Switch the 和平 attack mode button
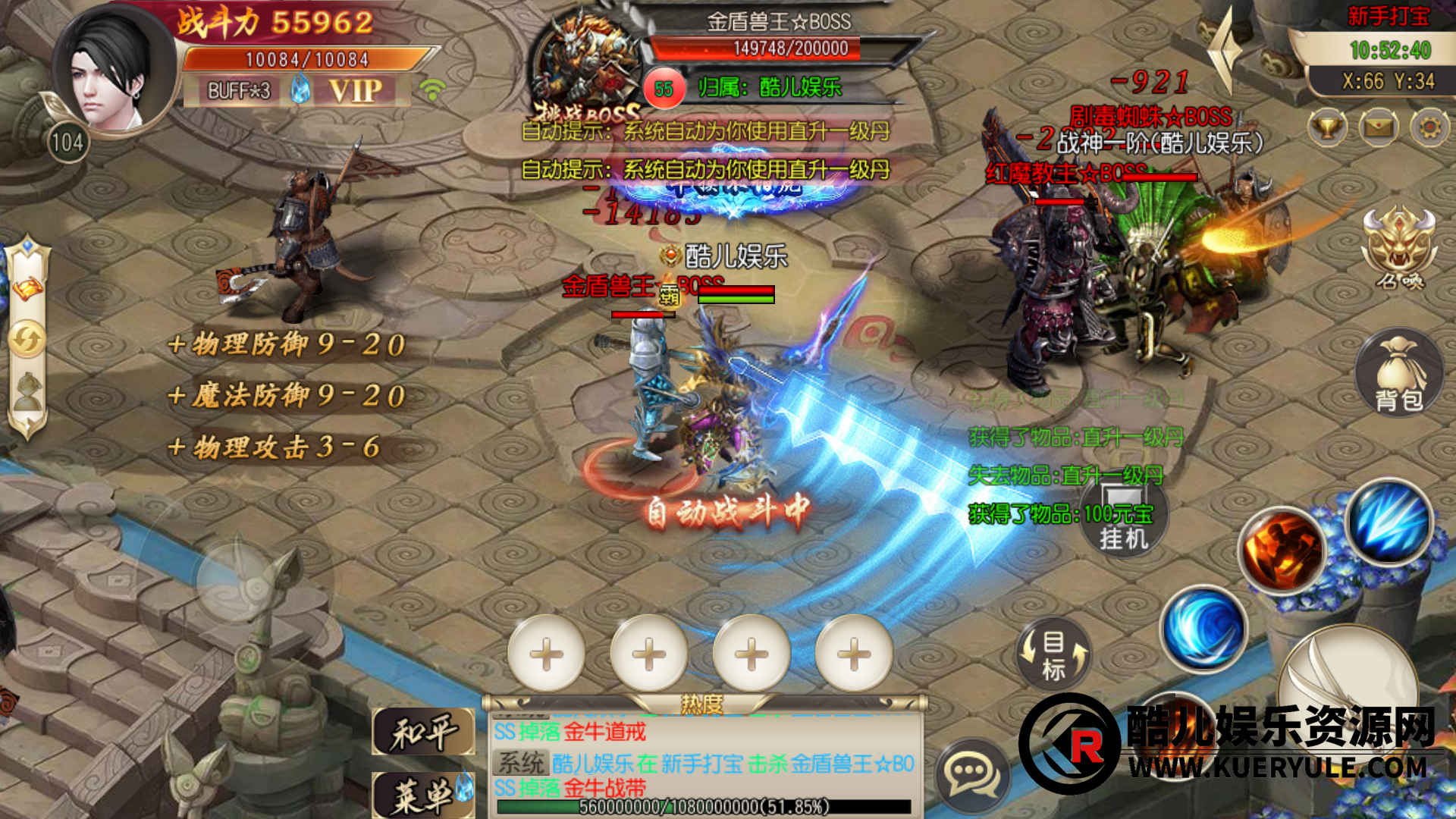 [x=423, y=733]
